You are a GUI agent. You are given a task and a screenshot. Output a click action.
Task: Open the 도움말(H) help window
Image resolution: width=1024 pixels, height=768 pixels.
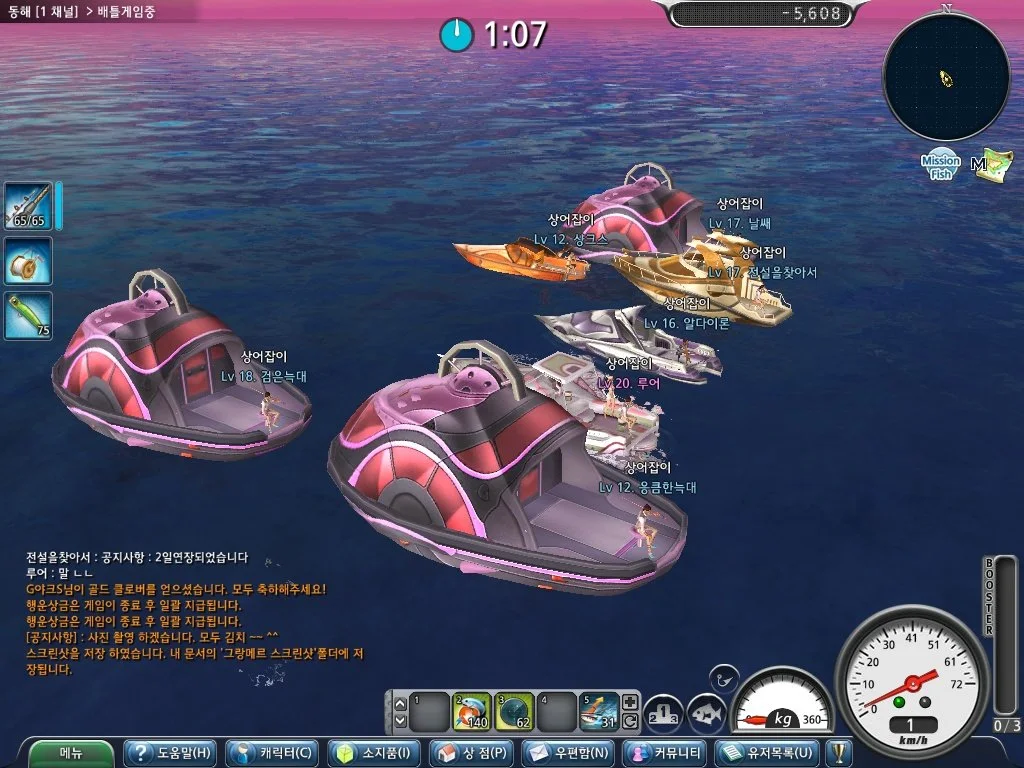coord(168,752)
